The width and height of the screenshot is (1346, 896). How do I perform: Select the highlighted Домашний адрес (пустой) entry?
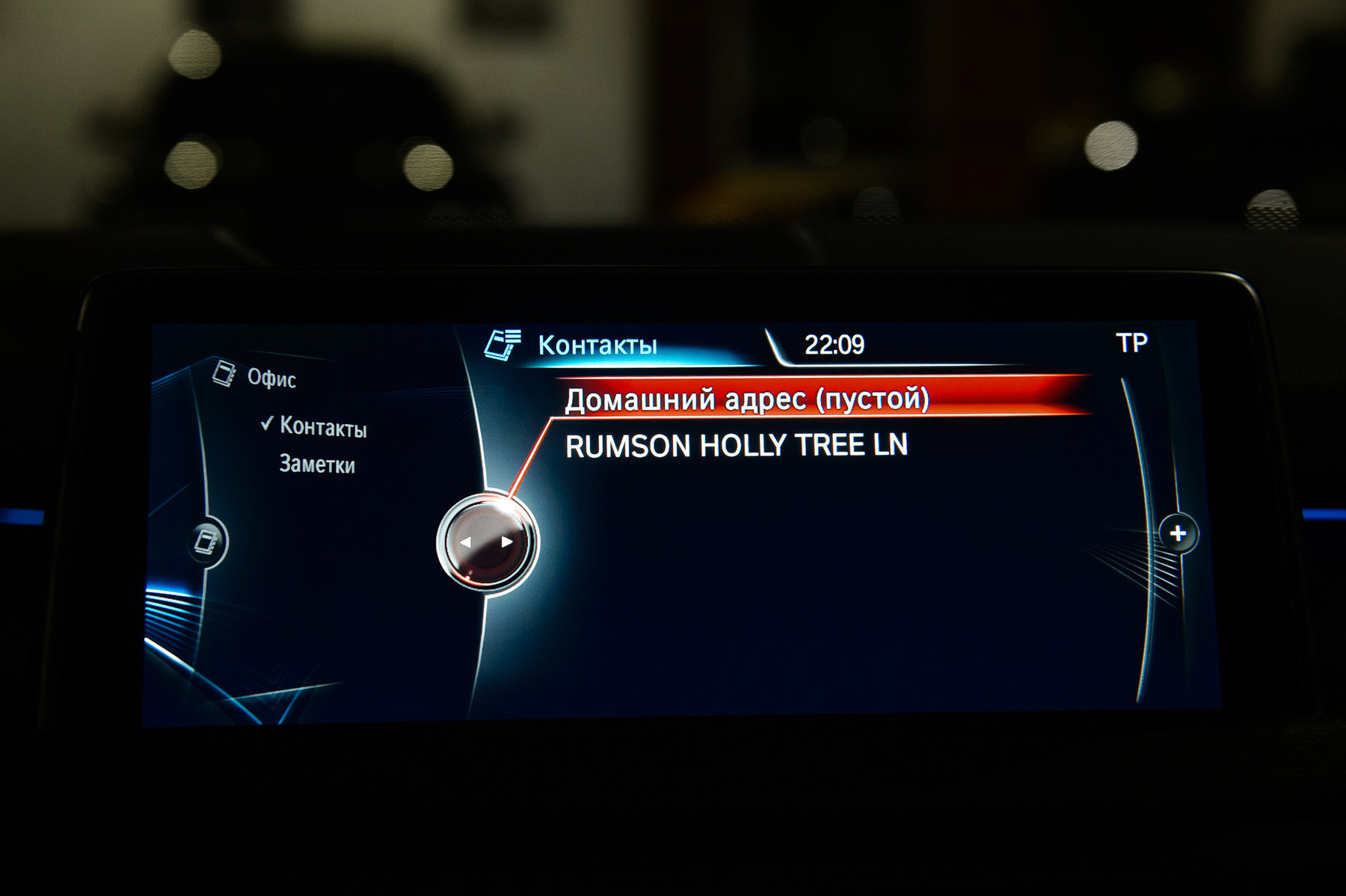coord(746,399)
